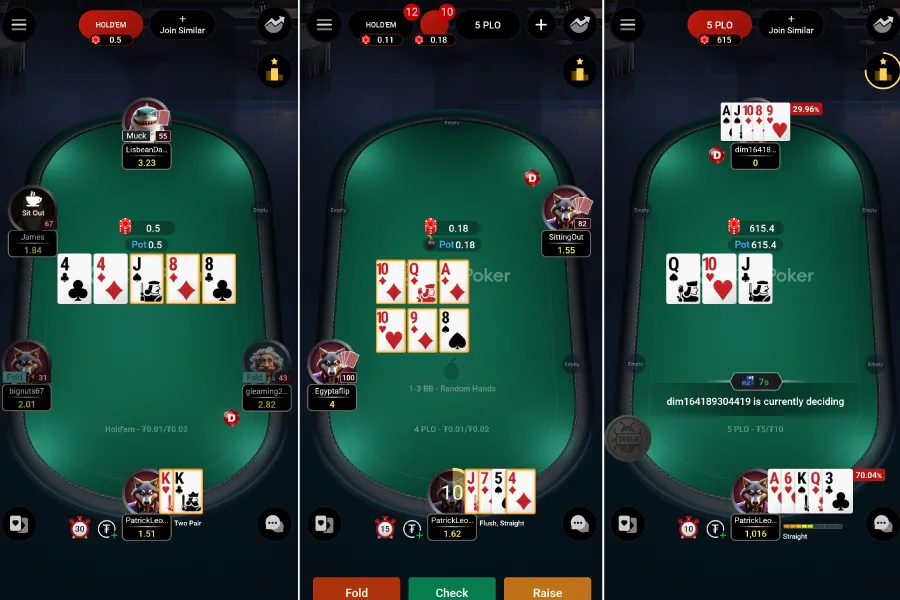Switch to the red HOLD'EM 0.5 table tab
This screenshot has height=600, width=900.
[111, 25]
